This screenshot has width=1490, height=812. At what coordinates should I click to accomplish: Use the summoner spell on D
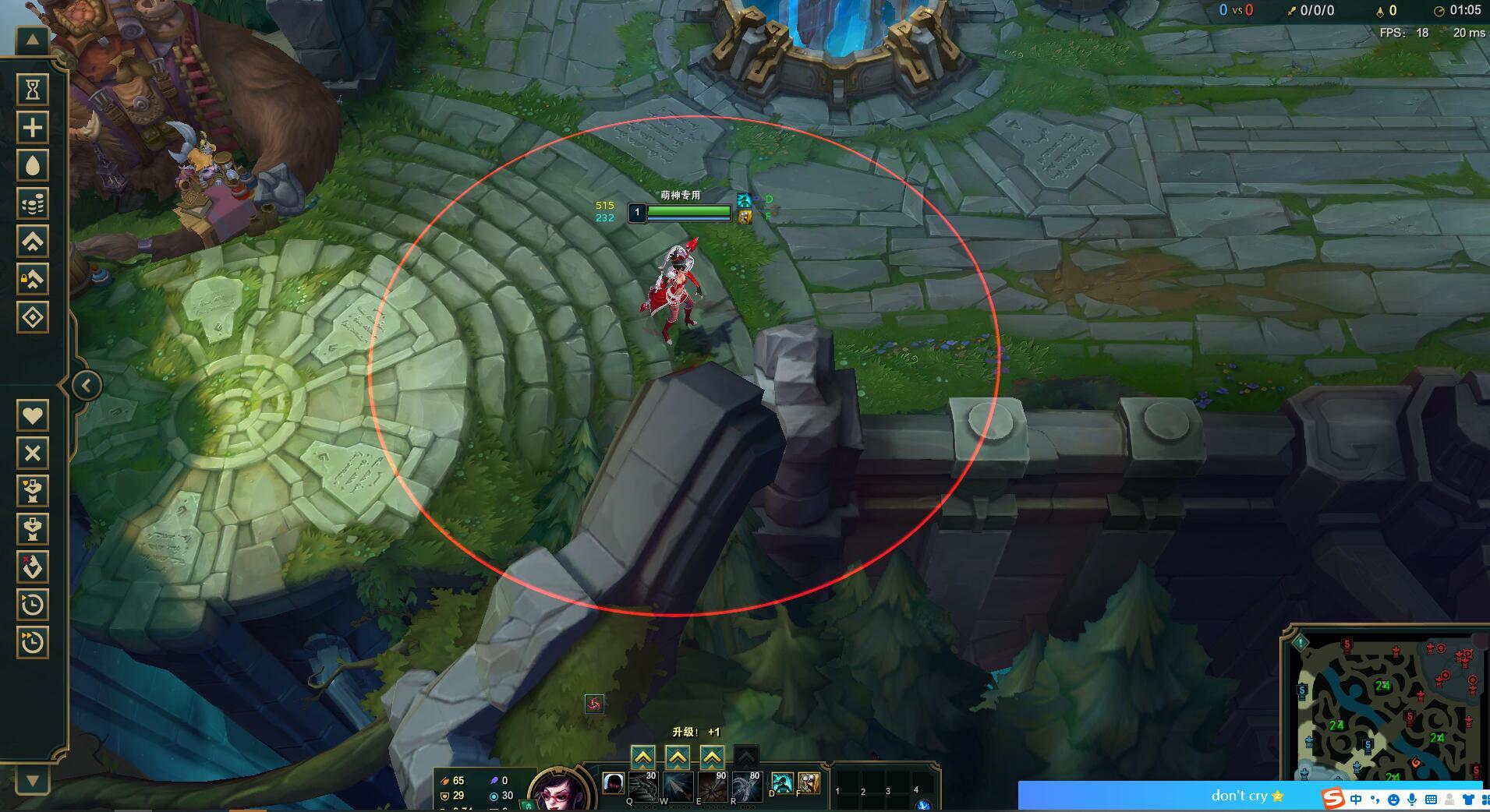tap(782, 783)
